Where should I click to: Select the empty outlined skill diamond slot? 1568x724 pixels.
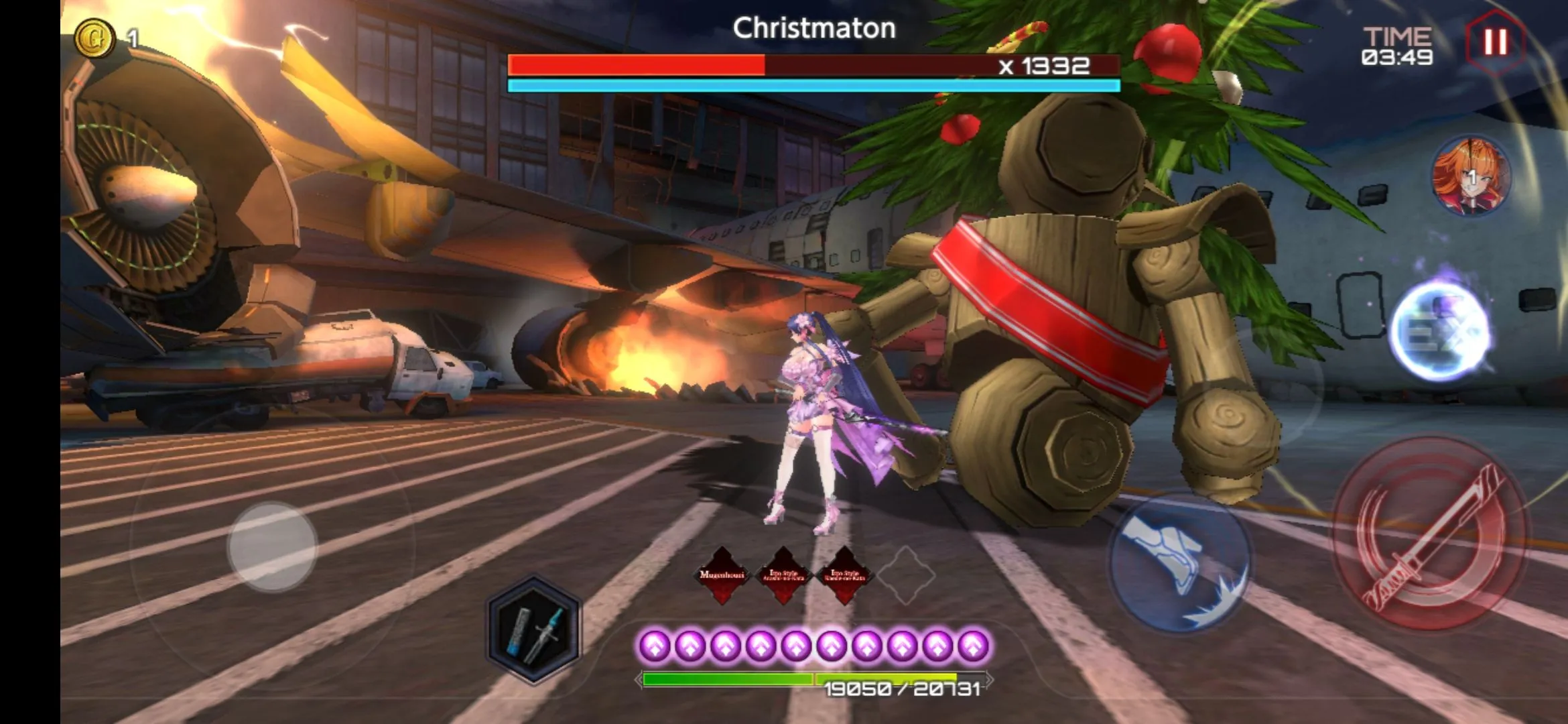[905, 575]
